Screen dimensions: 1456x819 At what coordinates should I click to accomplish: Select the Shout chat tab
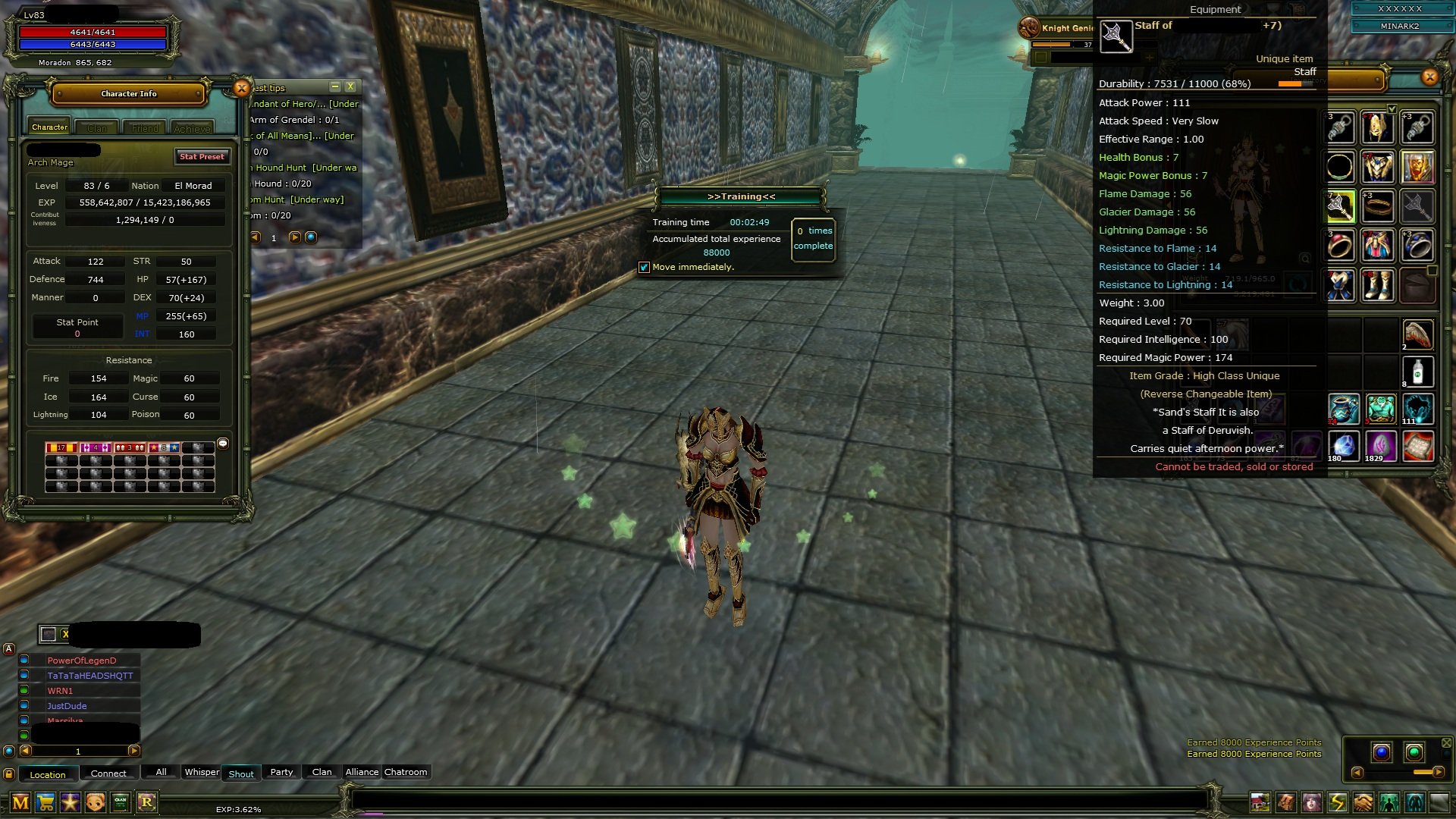tap(241, 773)
